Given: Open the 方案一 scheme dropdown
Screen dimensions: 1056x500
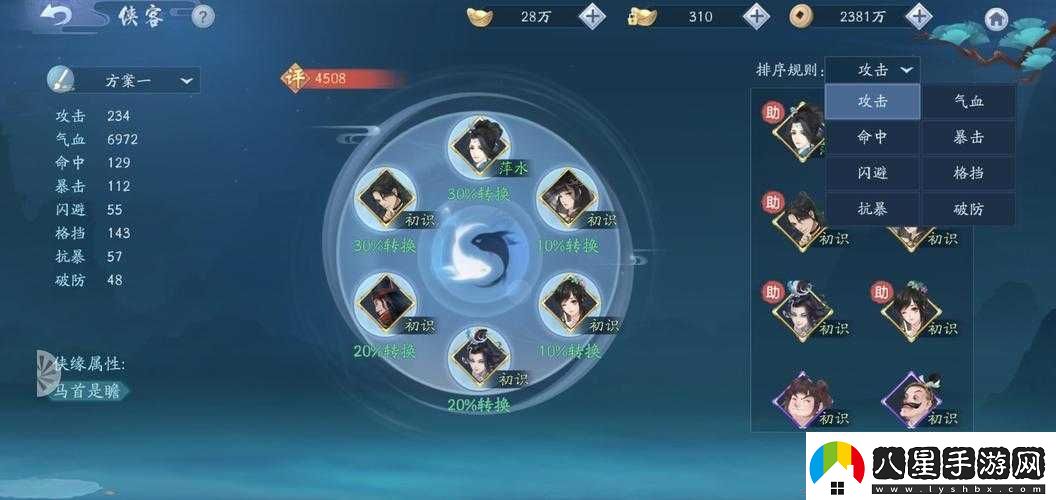Looking at the screenshot, I should tap(124, 81).
